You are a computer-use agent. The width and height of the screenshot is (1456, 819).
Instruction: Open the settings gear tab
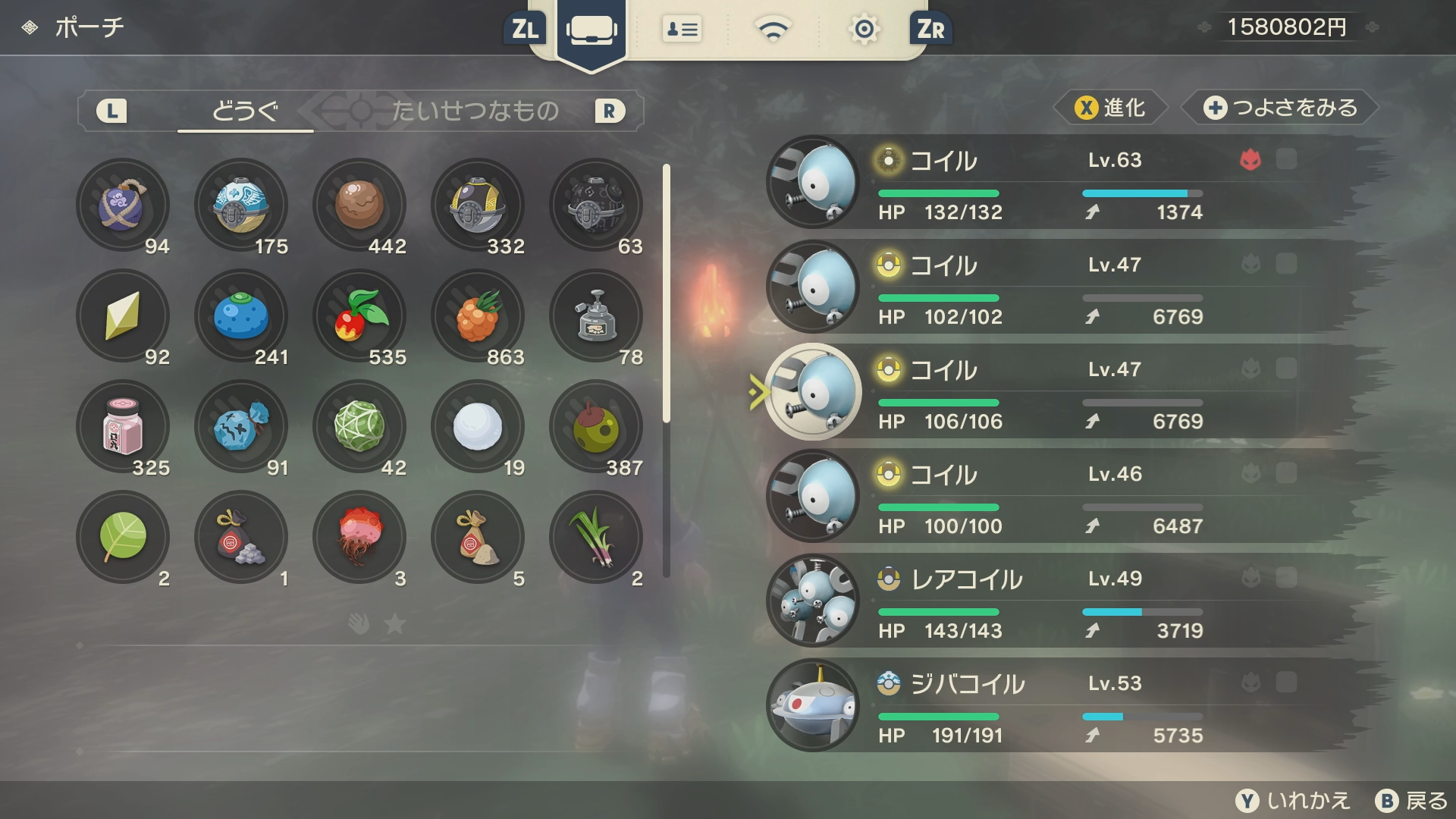(x=864, y=30)
